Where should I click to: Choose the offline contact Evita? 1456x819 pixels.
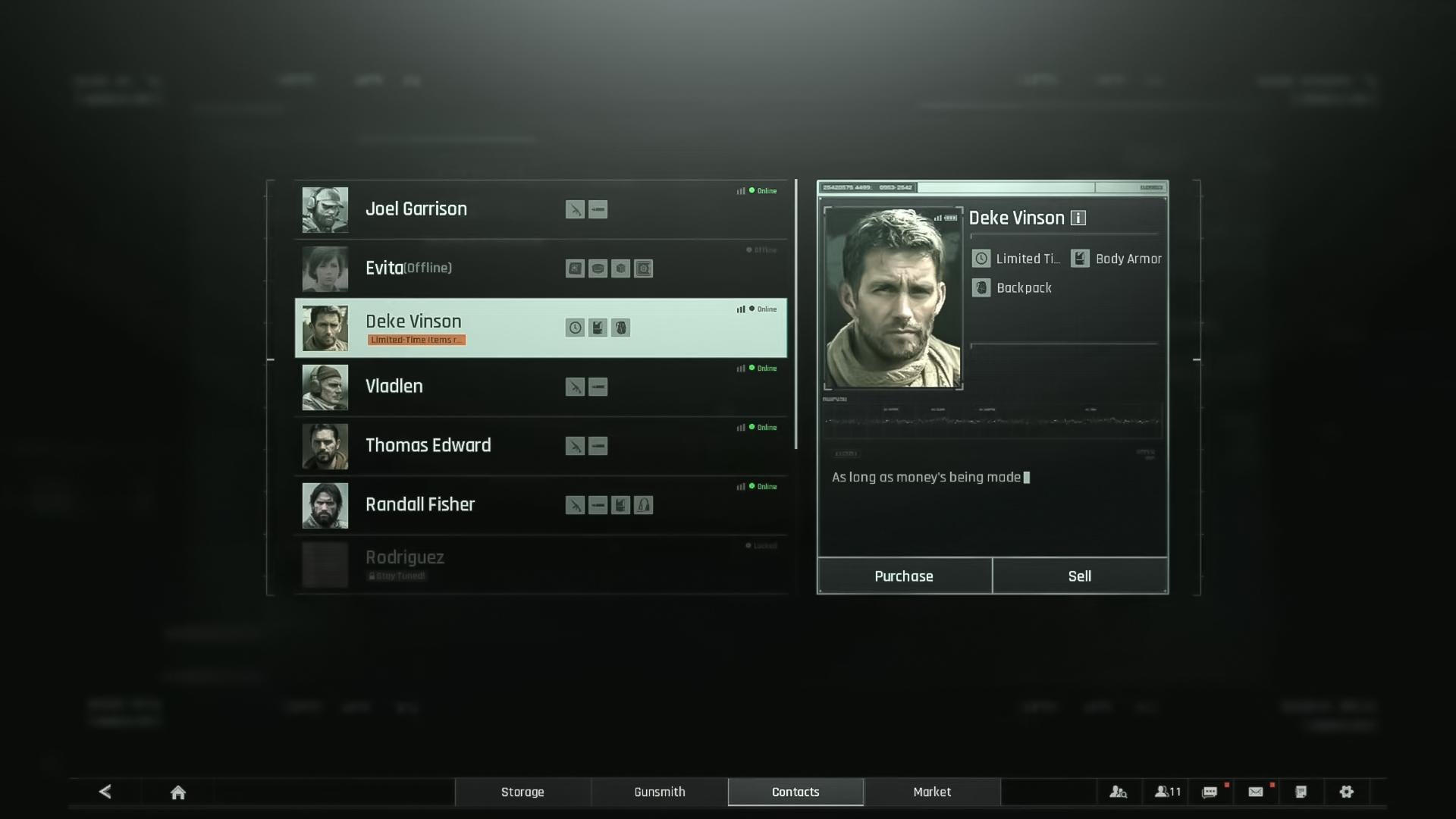point(408,268)
